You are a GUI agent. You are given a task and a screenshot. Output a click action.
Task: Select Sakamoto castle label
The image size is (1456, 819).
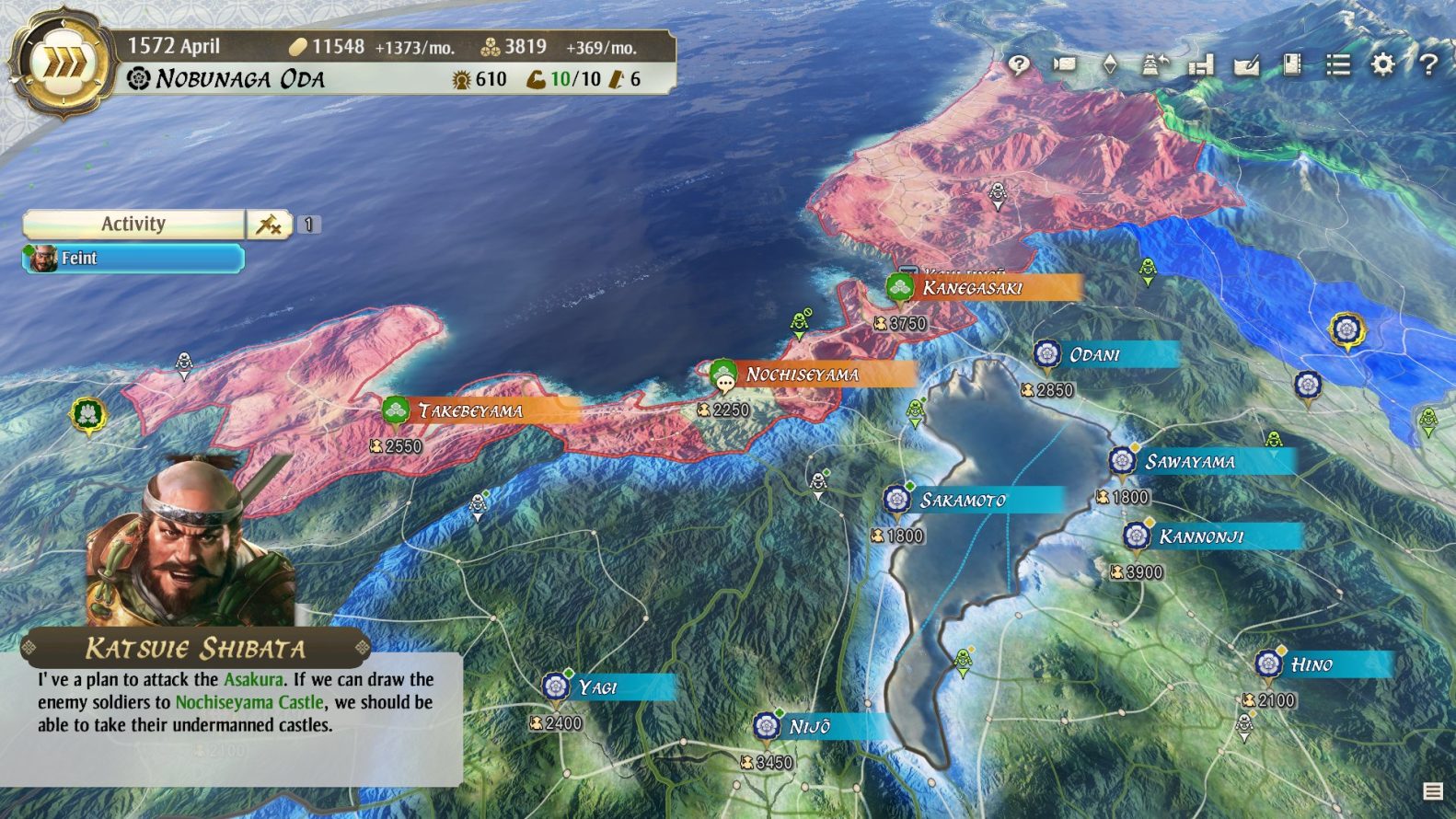963,500
